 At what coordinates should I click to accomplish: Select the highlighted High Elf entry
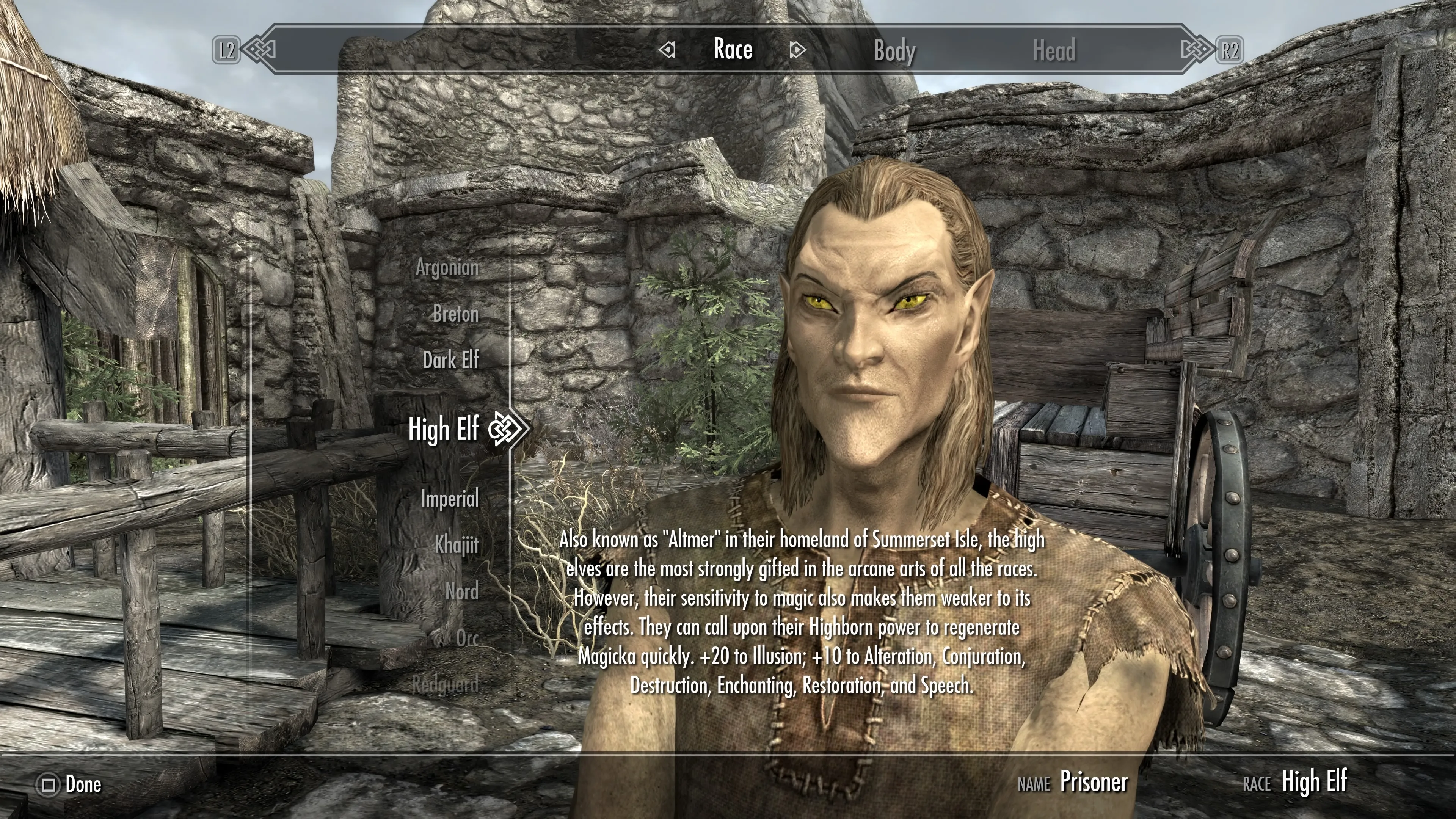pos(444,429)
